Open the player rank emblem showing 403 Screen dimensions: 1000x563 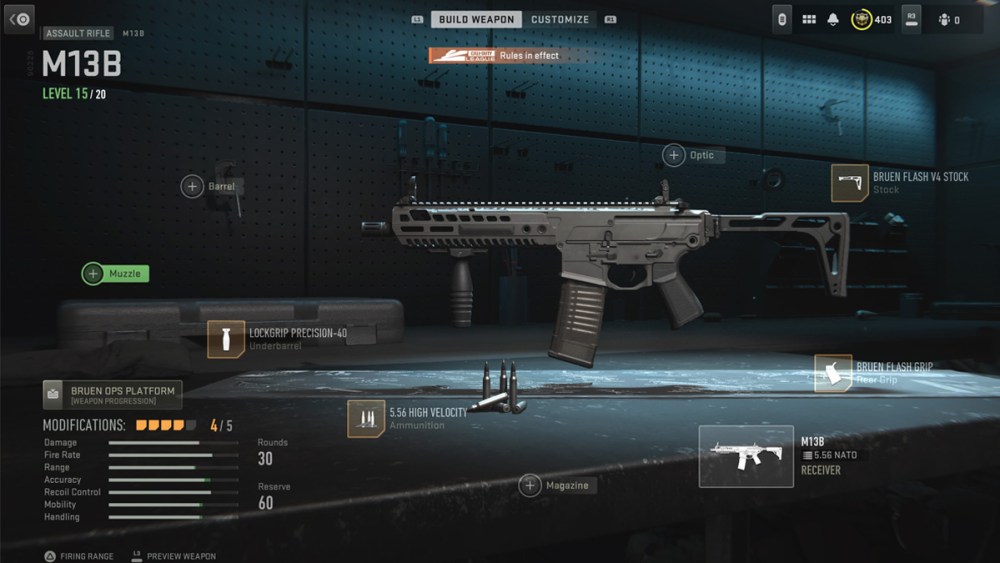point(861,19)
